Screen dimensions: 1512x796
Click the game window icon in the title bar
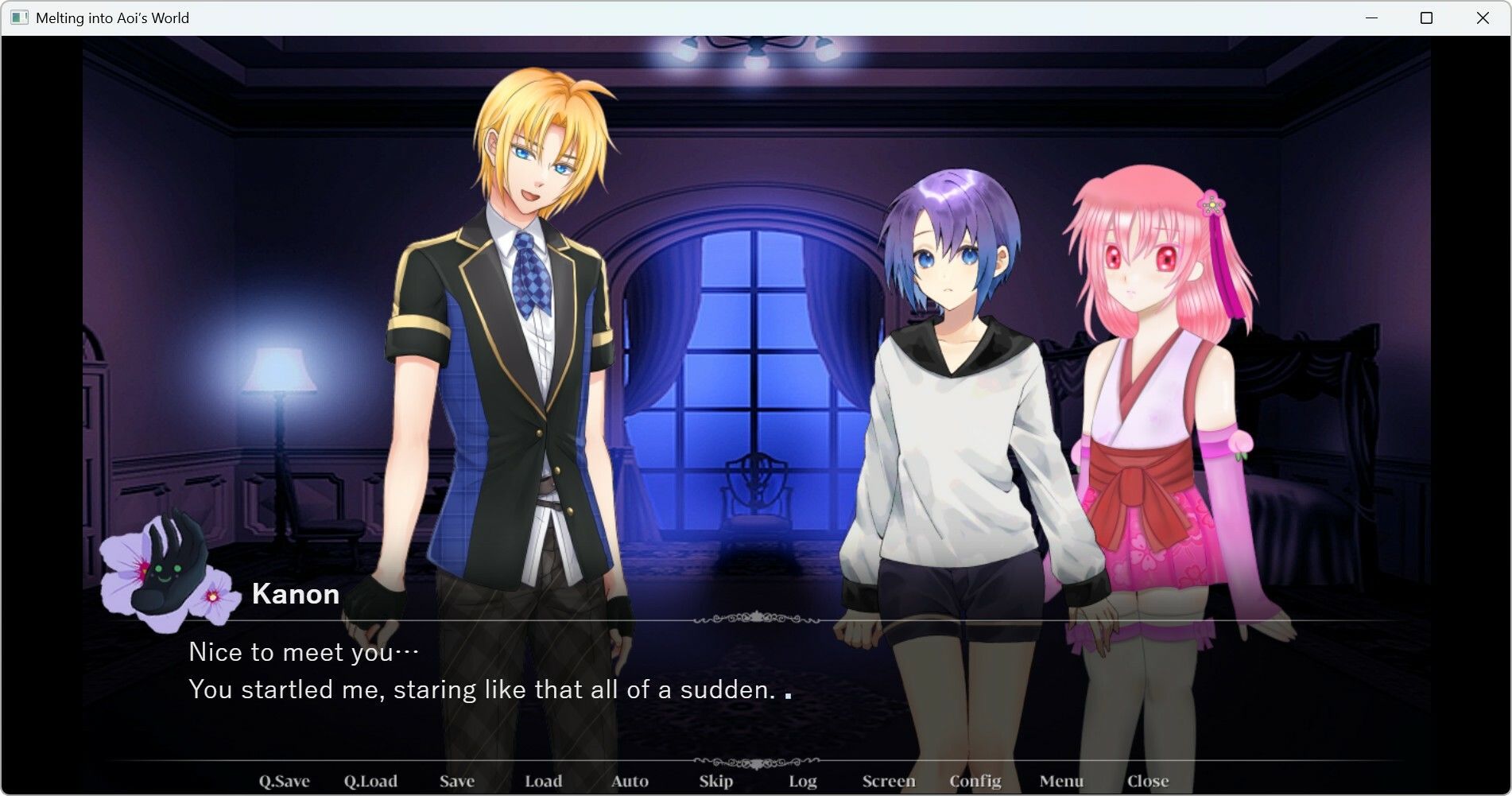click(17, 17)
